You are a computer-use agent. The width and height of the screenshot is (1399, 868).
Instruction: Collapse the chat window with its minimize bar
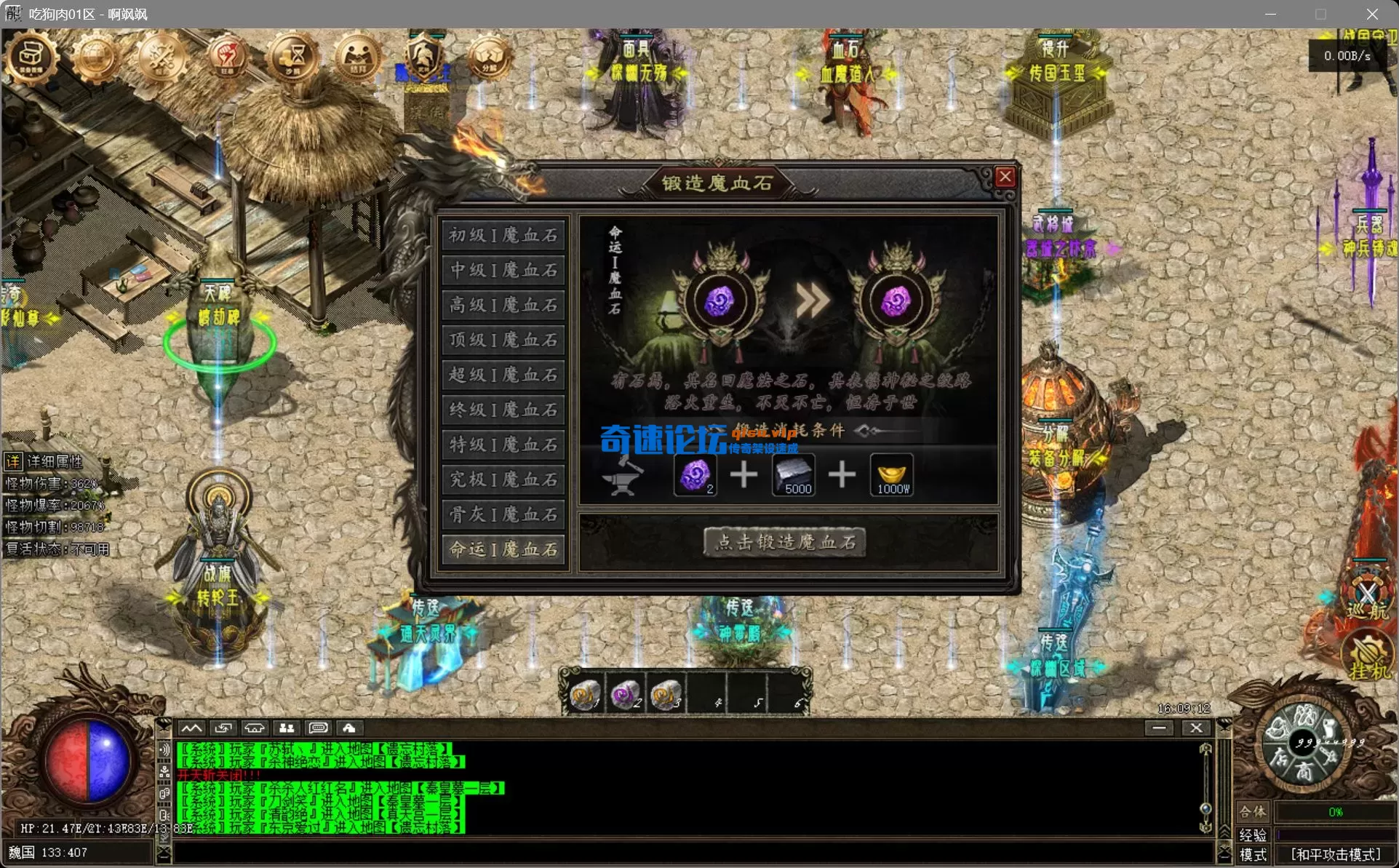[x=1160, y=728]
